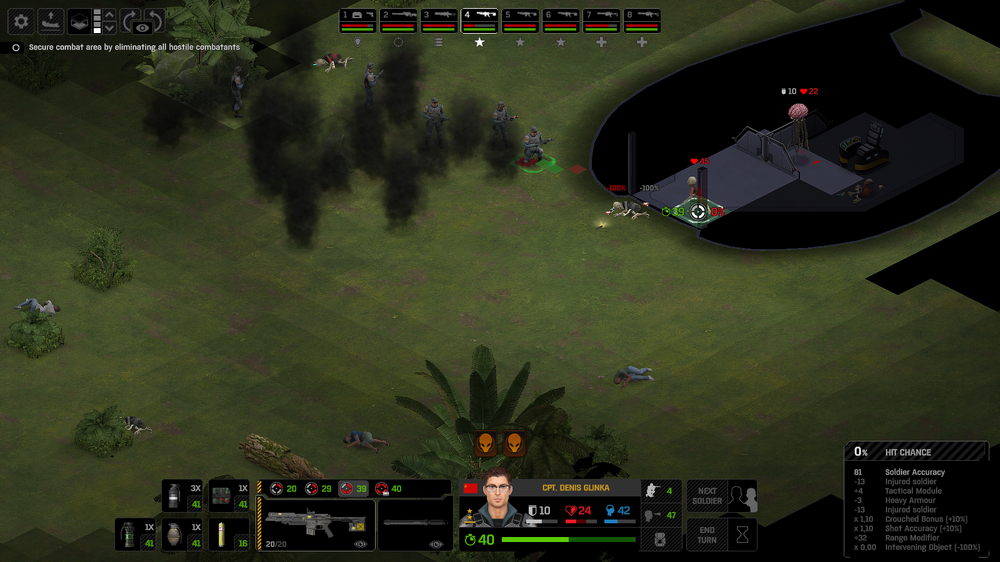Open the settings gear menu
Image resolution: width=1000 pixels, height=562 pixels.
tap(21, 21)
